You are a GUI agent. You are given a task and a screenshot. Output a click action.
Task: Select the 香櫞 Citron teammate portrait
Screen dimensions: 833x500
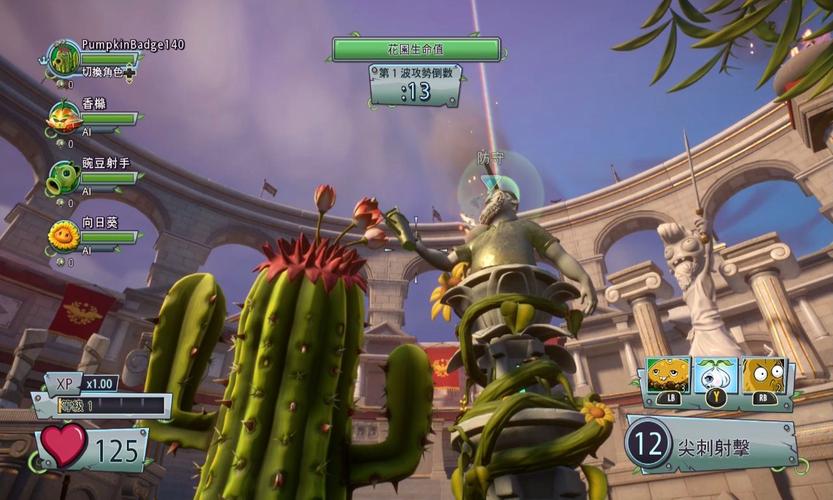64,116
